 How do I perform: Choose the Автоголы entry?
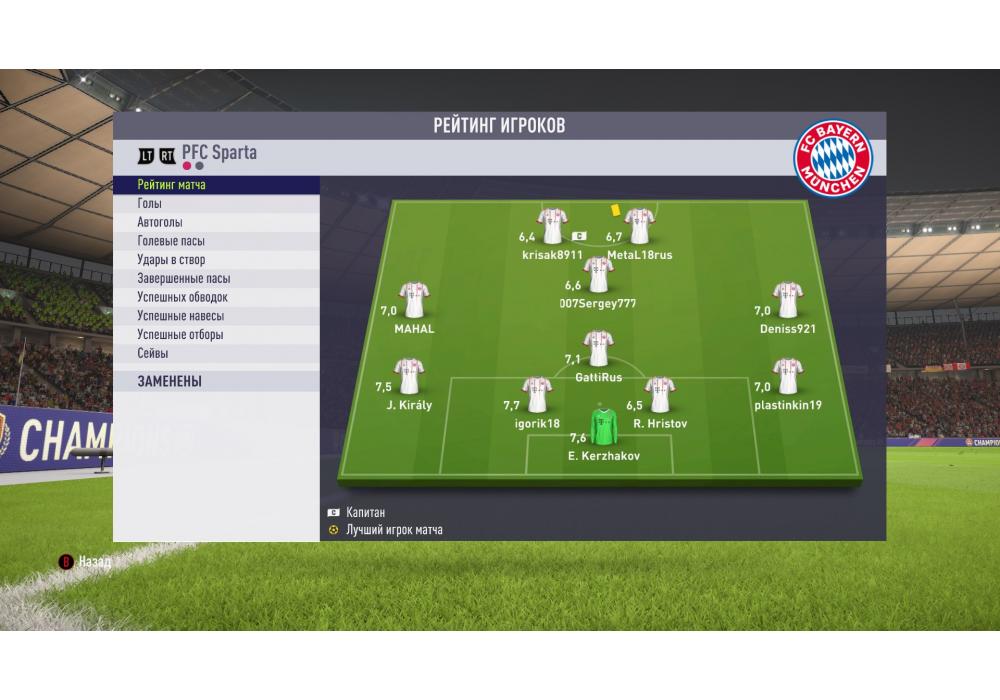point(216,223)
